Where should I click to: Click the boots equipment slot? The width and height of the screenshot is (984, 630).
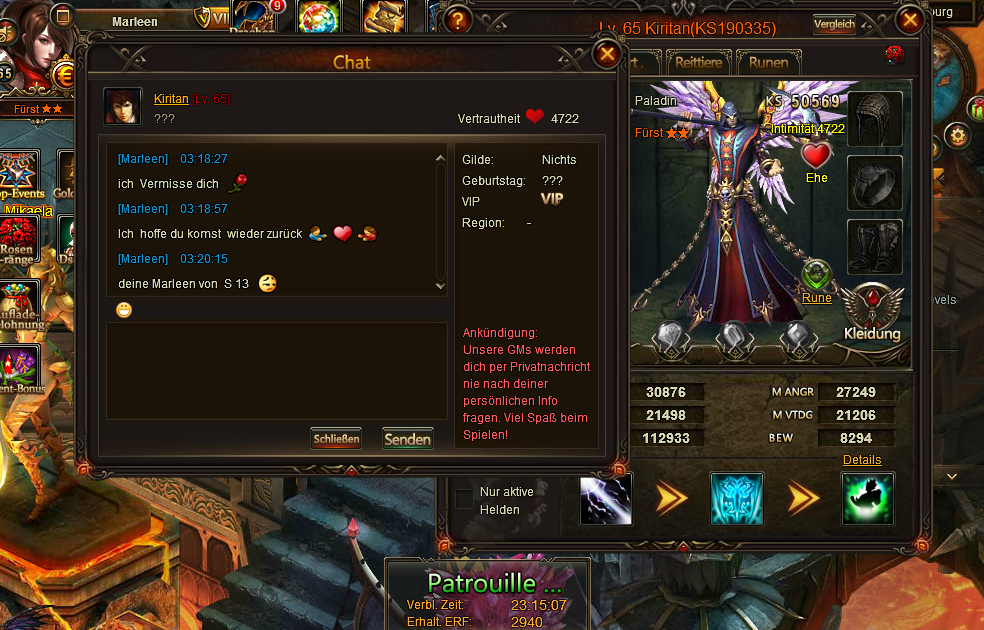(x=875, y=246)
